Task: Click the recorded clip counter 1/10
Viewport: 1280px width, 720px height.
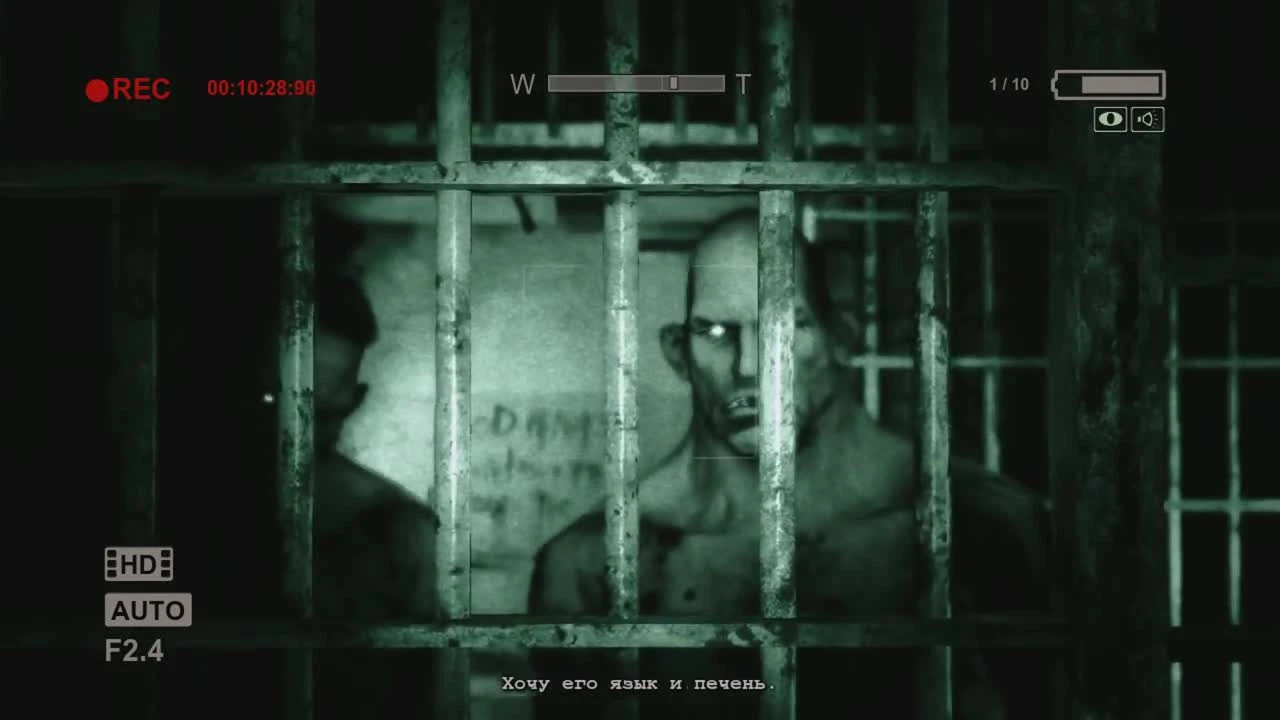Action: click(1009, 84)
